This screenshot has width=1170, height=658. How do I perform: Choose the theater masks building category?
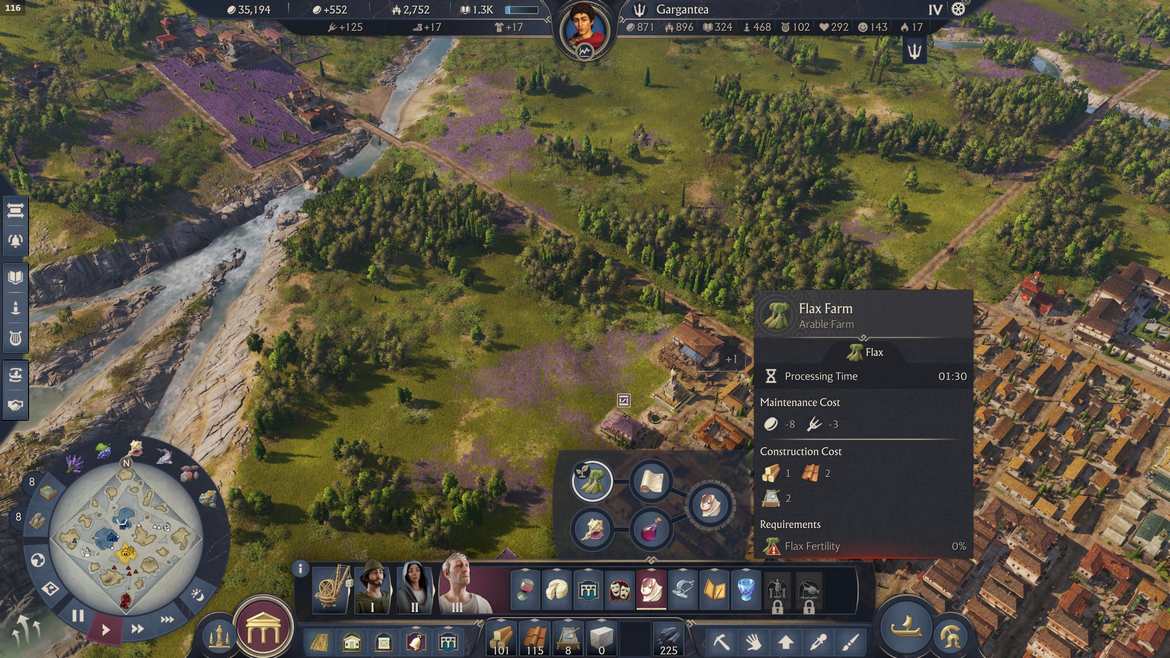[x=620, y=589]
